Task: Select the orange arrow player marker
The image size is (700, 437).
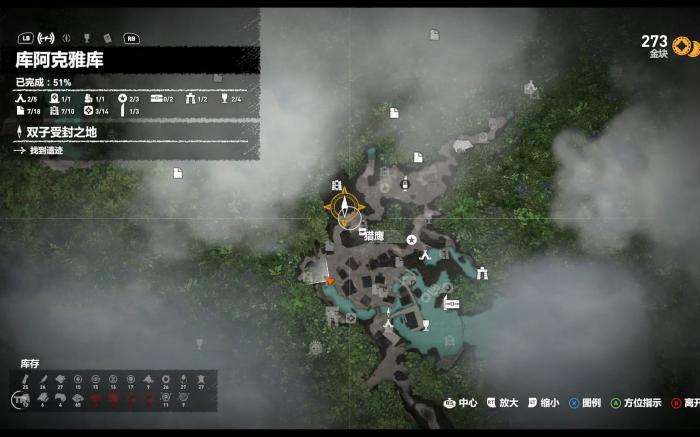Action: tap(330, 282)
